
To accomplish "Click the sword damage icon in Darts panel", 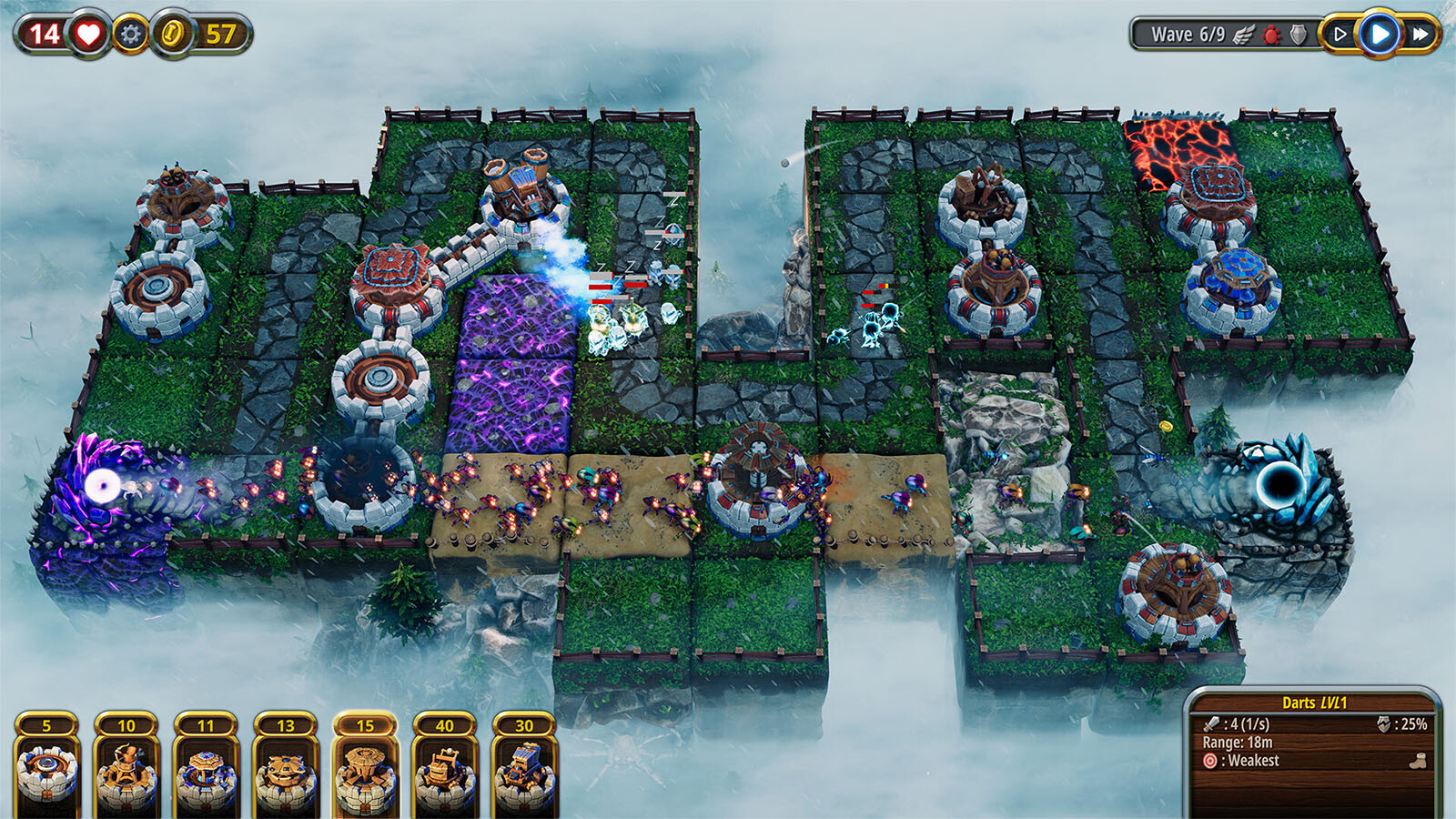I will 1213,724.
